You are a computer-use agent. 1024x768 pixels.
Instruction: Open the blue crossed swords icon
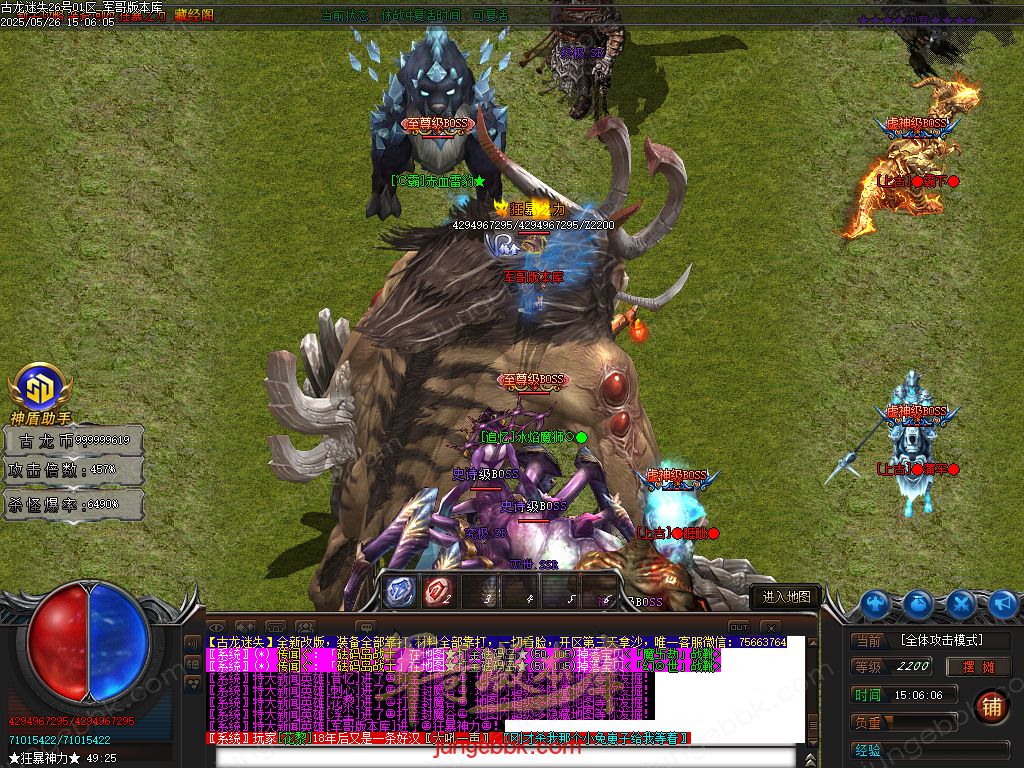961,604
